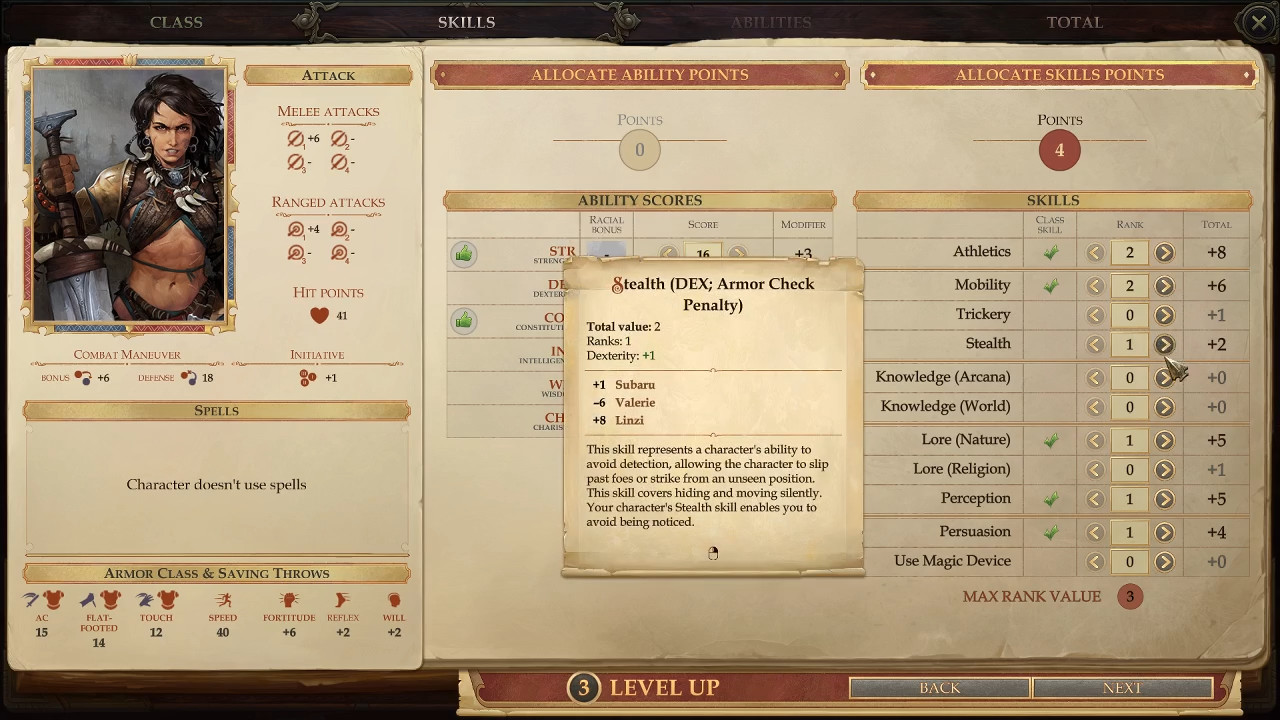1280x720 pixels.
Task: Decrease Athletics skill rank
Action: pos(1095,253)
